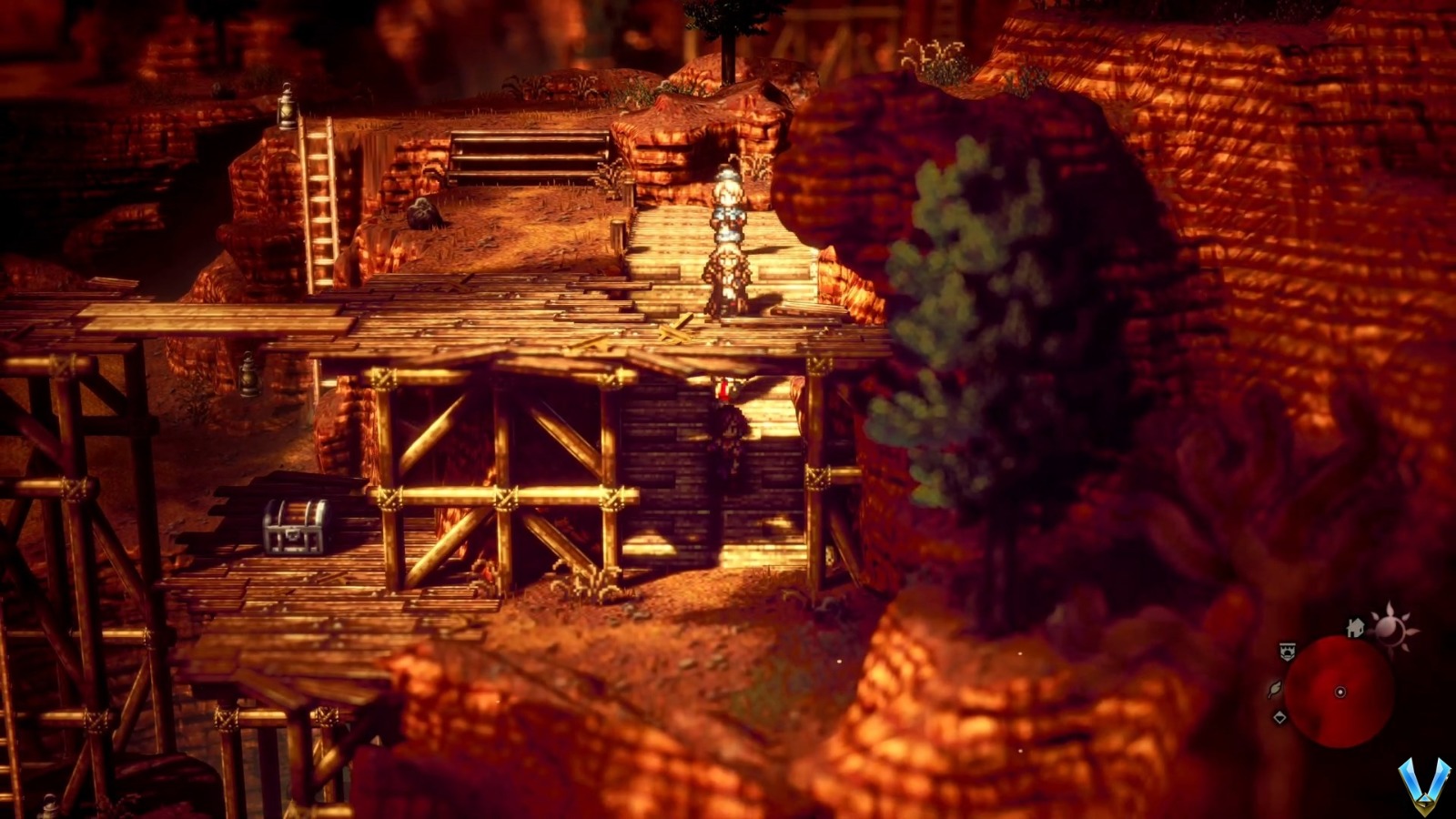Select the sun day-night indicator icon
Image resolution: width=1456 pixels, height=819 pixels.
(1392, 626)
